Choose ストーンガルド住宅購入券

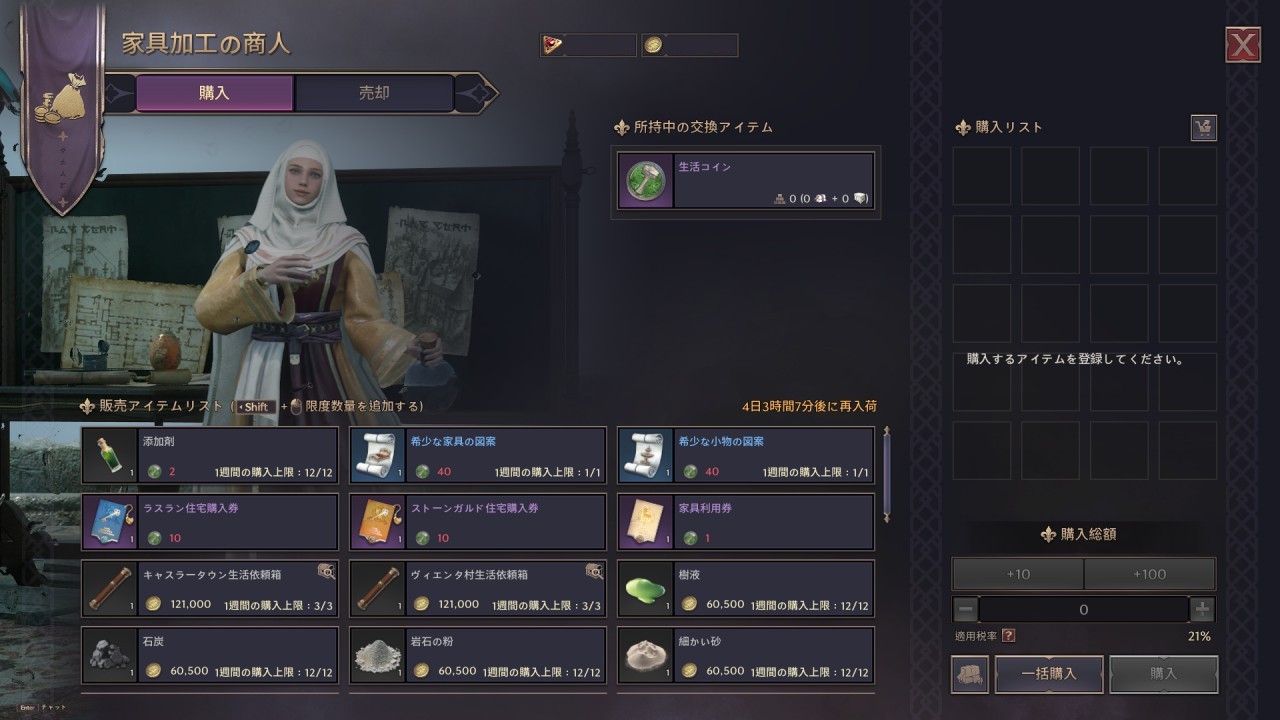click(478, 522)
